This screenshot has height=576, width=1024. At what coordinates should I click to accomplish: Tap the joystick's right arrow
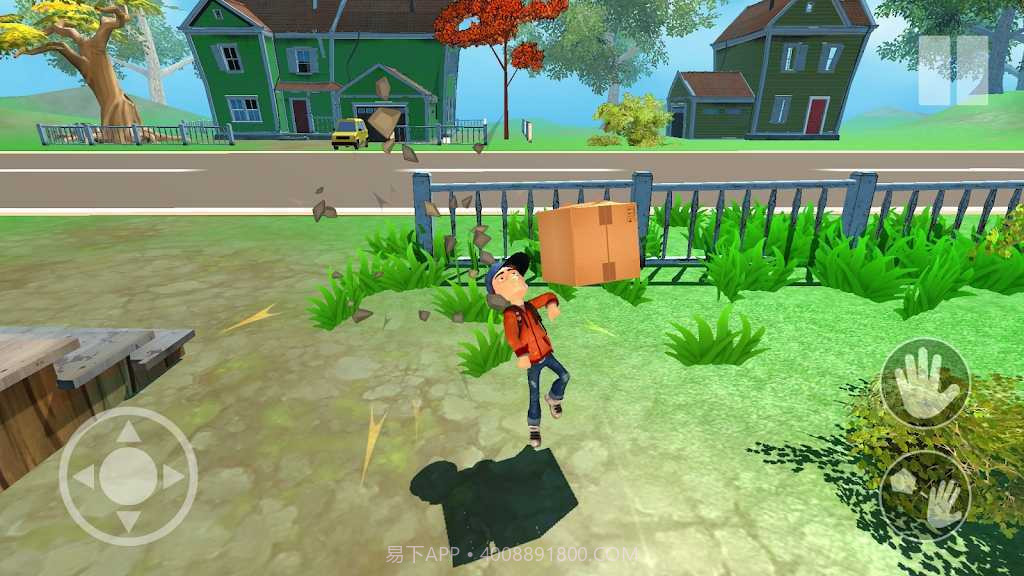click(172, 477)
